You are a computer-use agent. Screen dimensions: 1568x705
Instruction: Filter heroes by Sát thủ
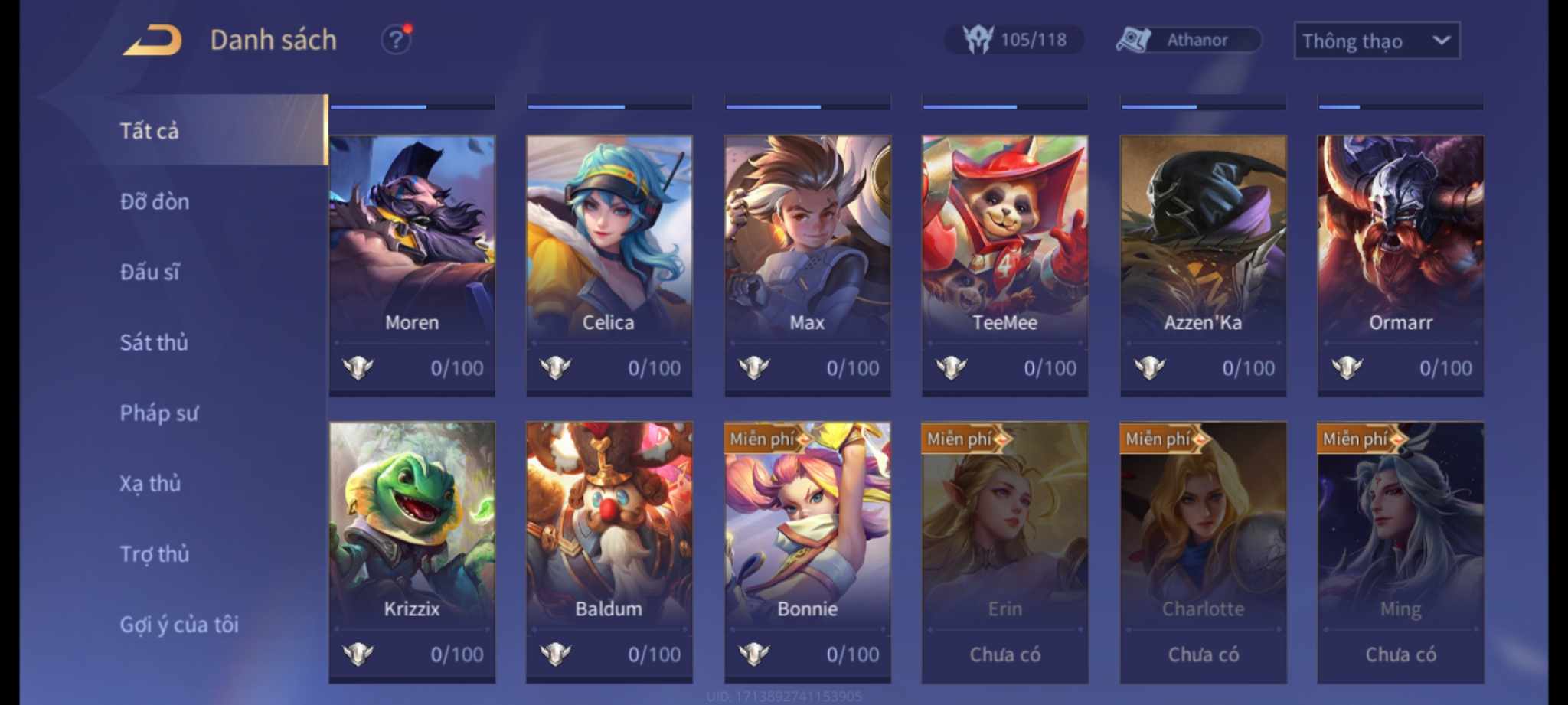pyautogui.click(x=154, y=342)
